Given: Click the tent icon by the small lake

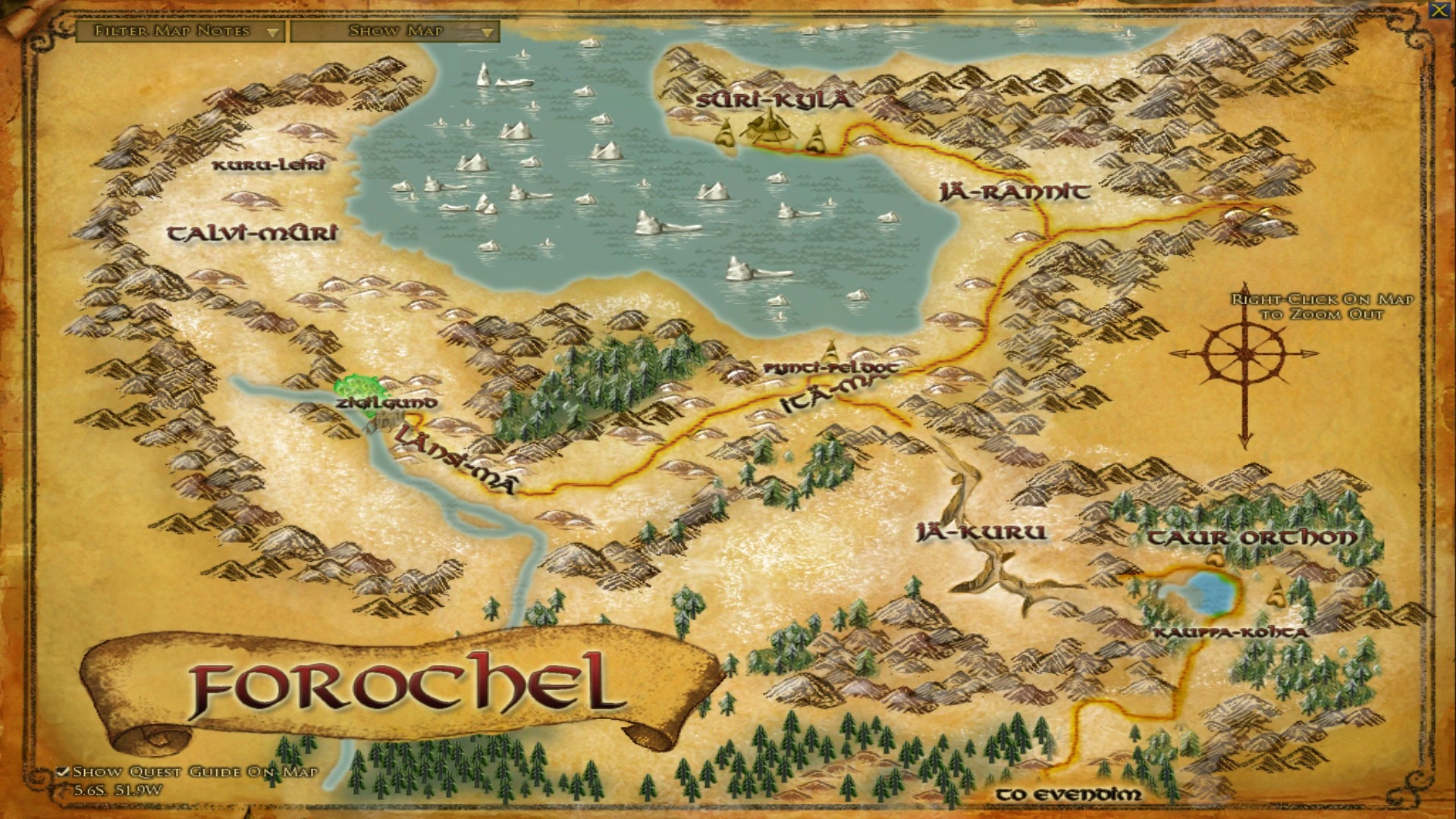Looking at the screenshot, I should (1215, 555).
